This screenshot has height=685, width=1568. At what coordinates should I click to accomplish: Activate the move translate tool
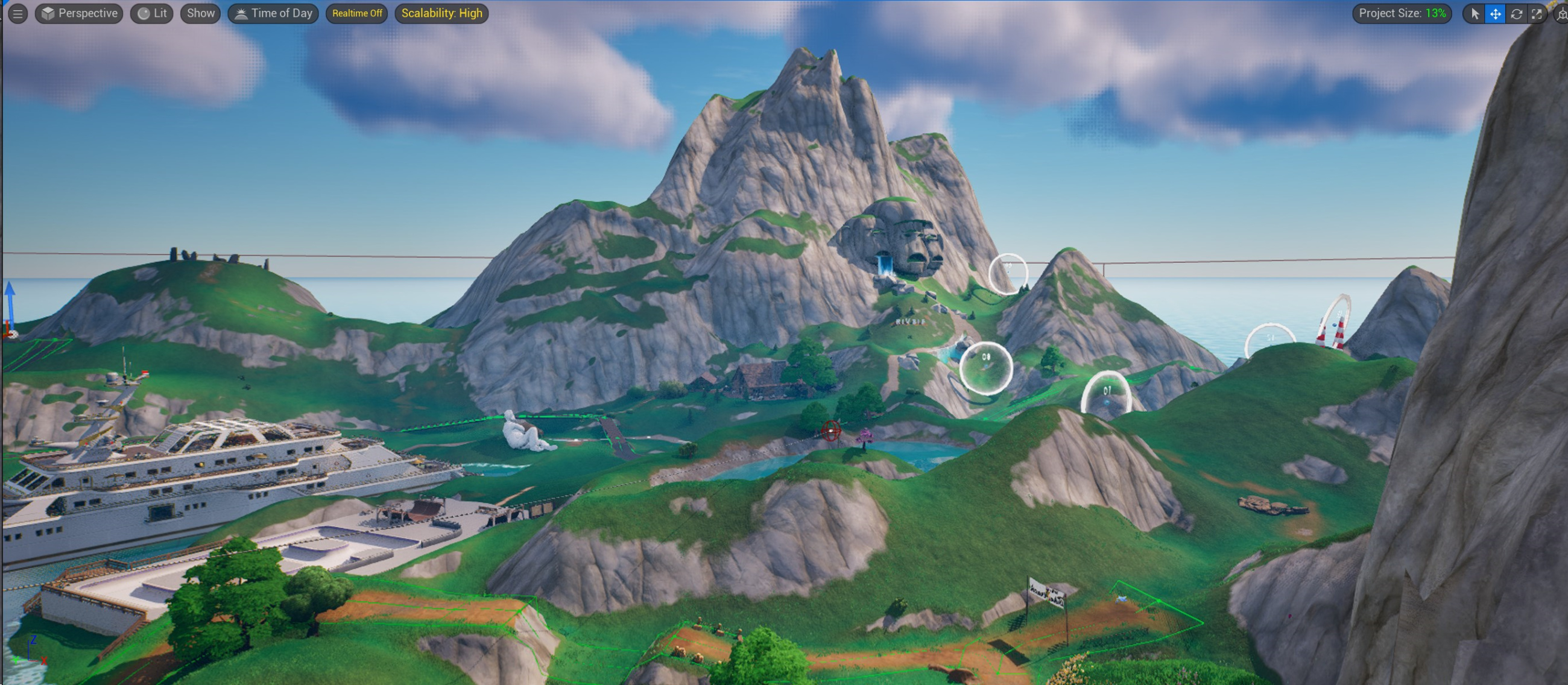(x=1495, y=14)
